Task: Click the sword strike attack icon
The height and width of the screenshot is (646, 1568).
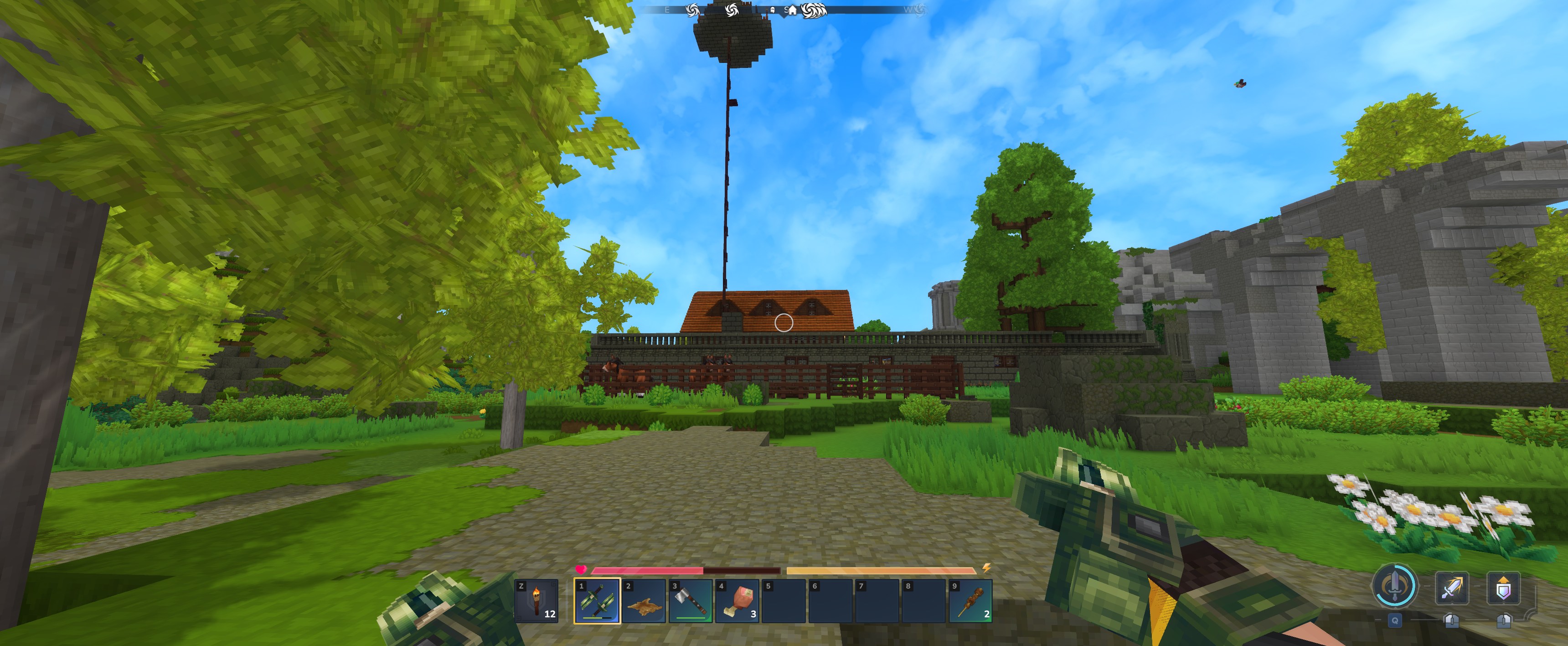Action: pos(1452,588)
